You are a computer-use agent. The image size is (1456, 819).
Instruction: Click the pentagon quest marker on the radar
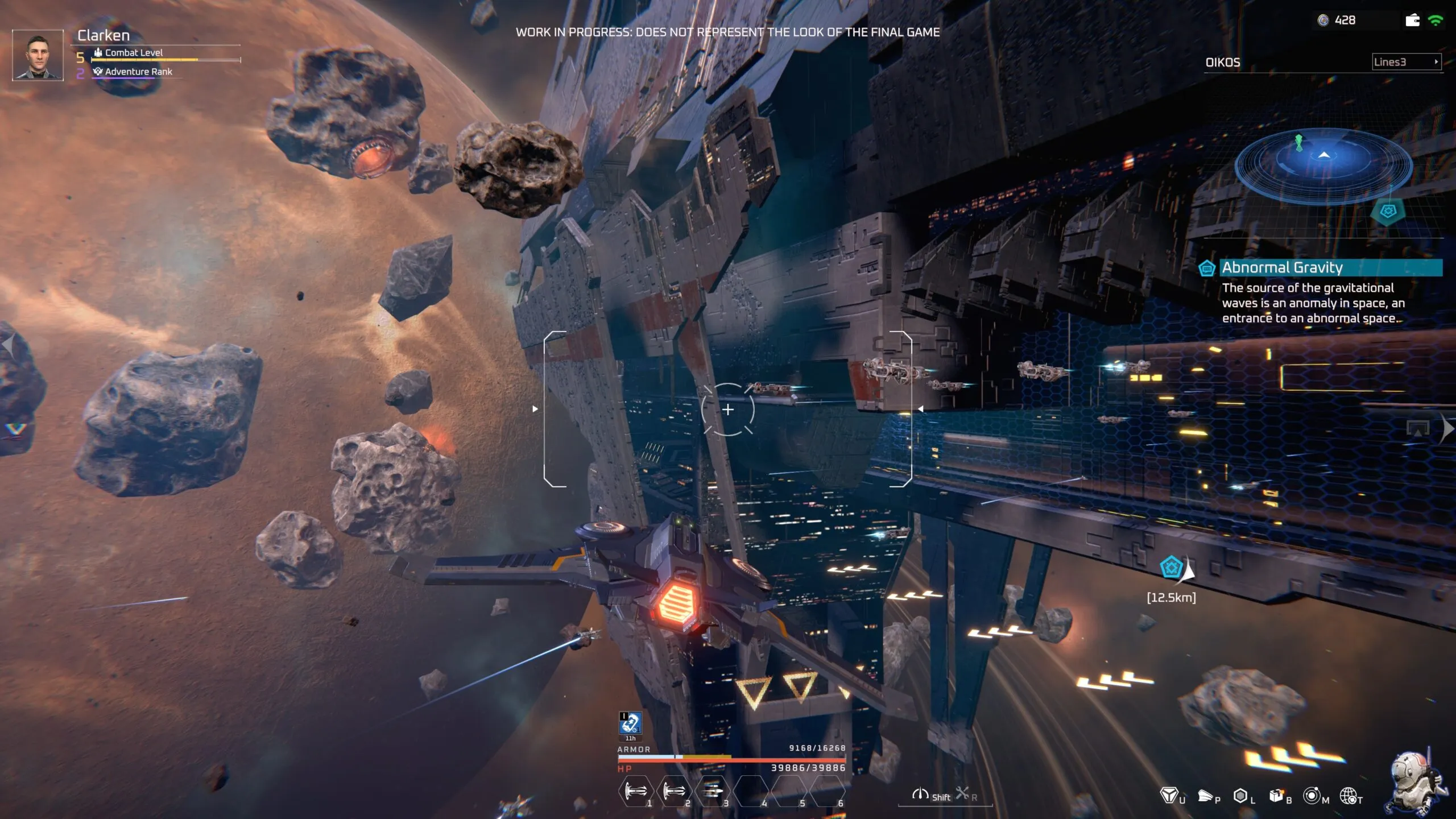[x=1388, y=212]
